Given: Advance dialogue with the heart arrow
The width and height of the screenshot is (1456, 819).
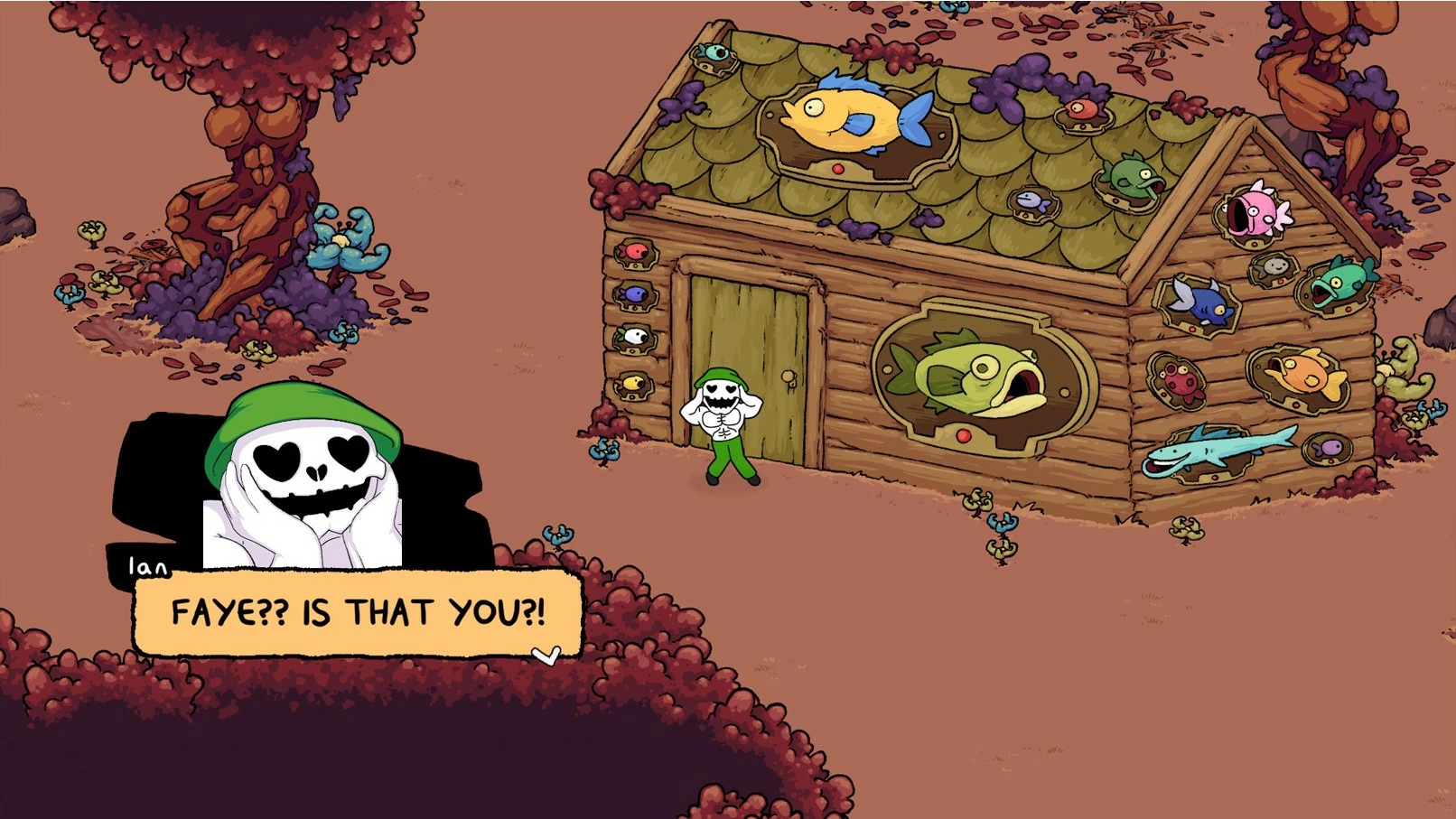Looking at the screenshot, I should coord(546,655).
